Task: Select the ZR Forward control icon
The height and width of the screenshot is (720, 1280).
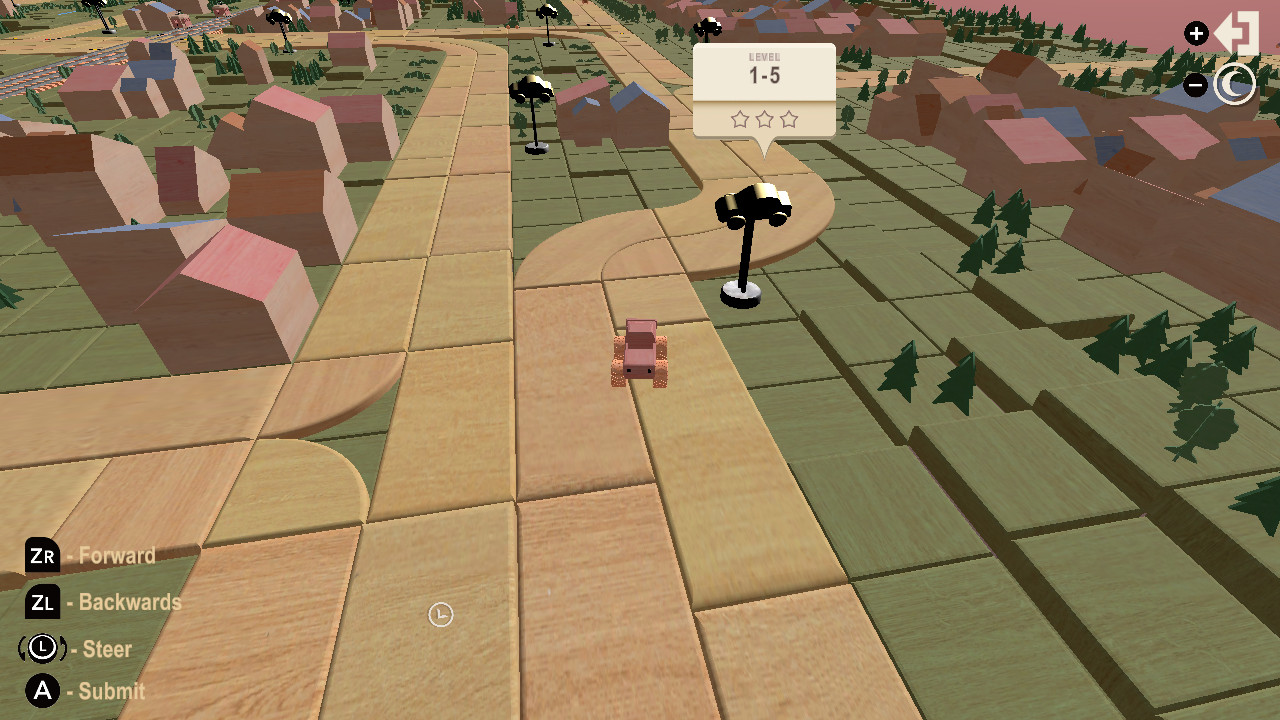Action: coord(42,556)
